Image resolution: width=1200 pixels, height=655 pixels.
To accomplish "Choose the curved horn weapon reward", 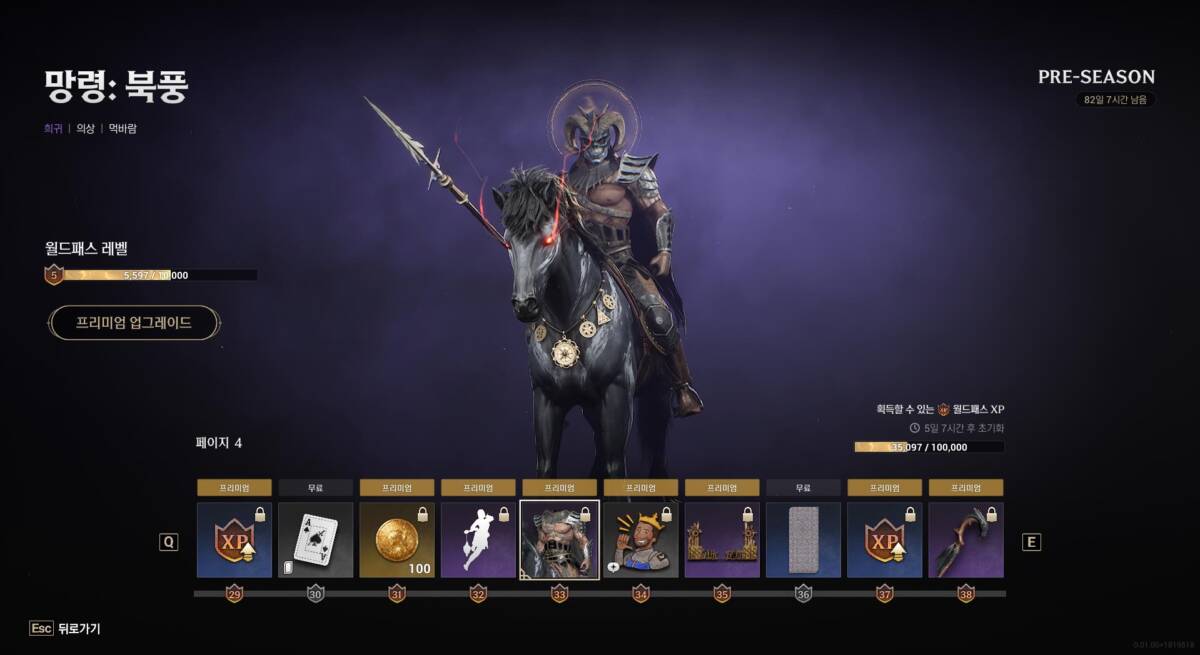I will pos(966,540).
